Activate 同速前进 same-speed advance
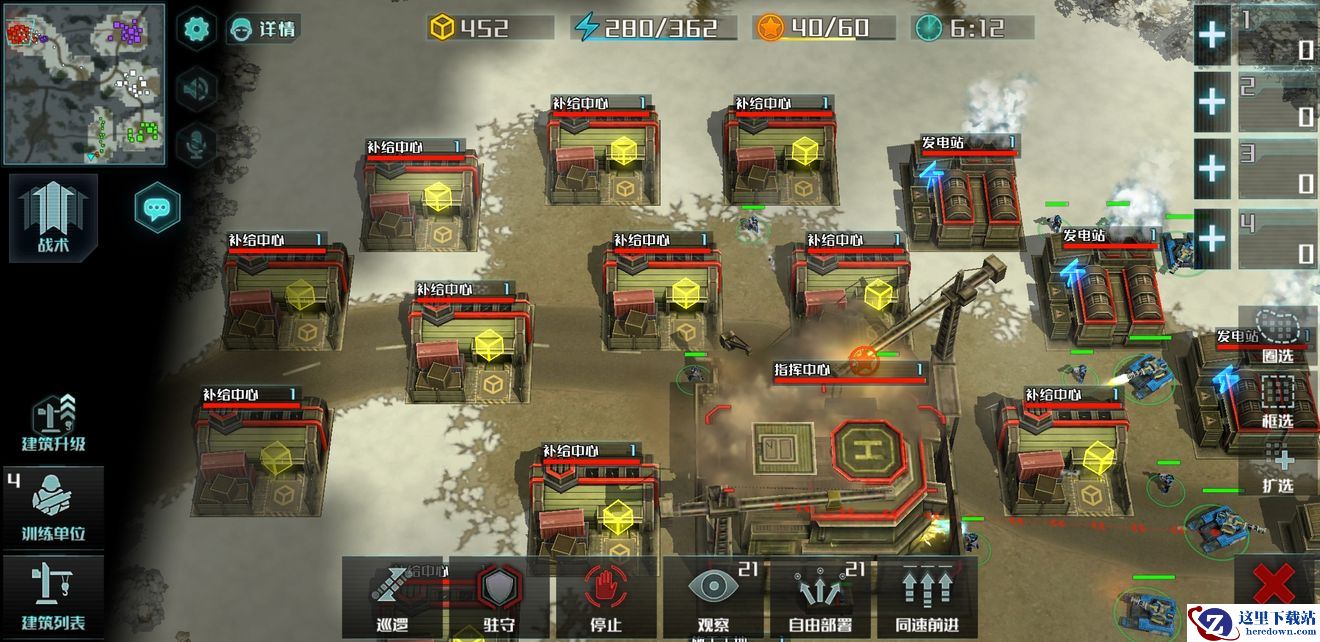The height and width of the screenshot is (642, 1320). click(x=926, y=597)
